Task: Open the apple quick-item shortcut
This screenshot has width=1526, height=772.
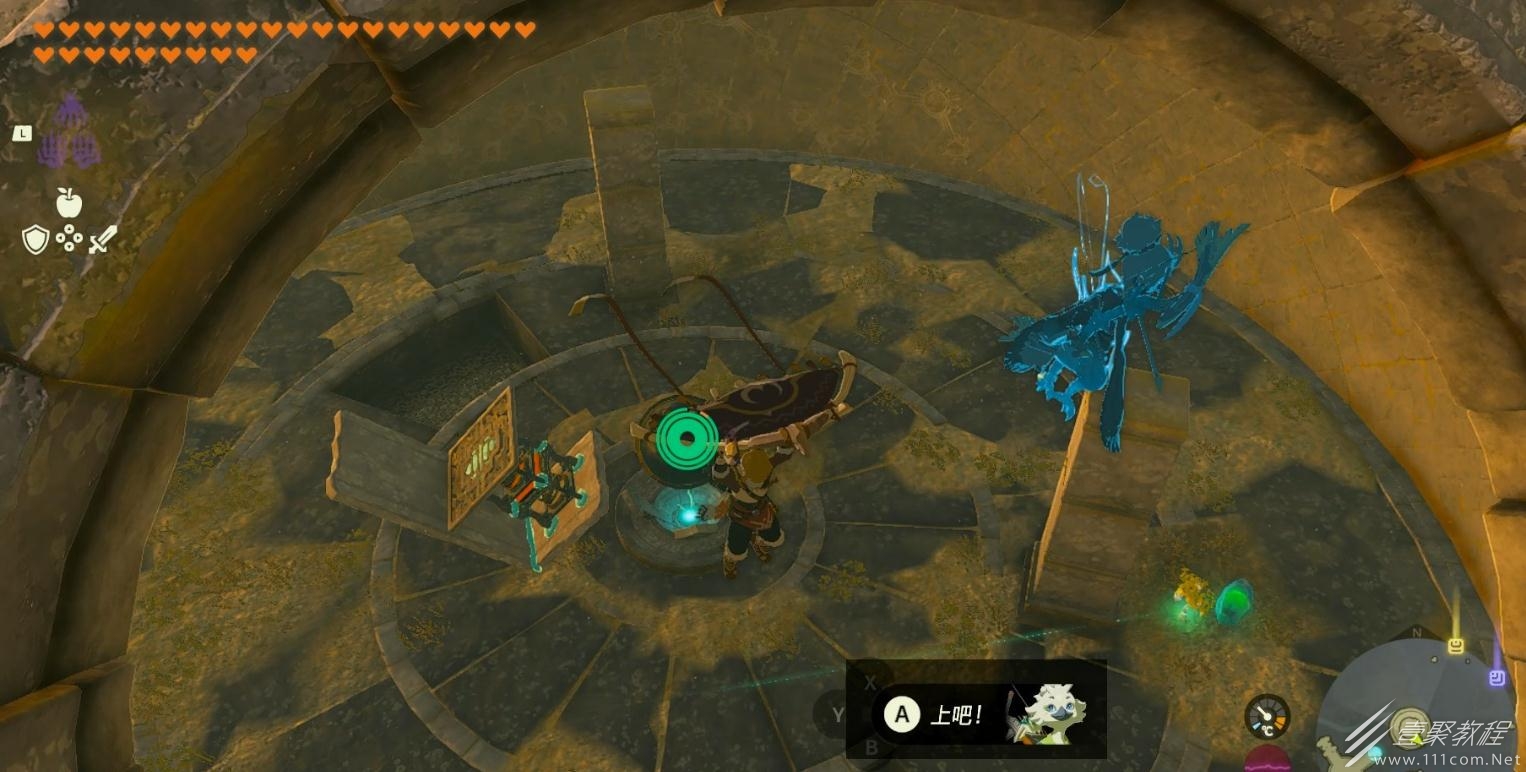Action: coord(68,202)
